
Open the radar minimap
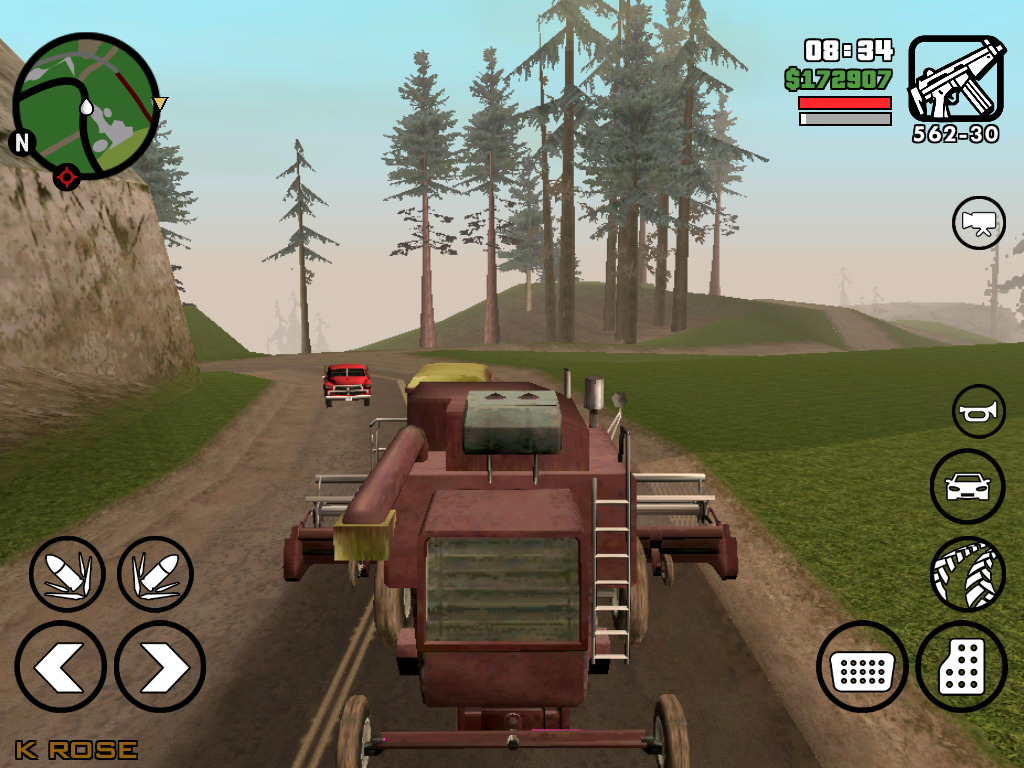(86, 107)
